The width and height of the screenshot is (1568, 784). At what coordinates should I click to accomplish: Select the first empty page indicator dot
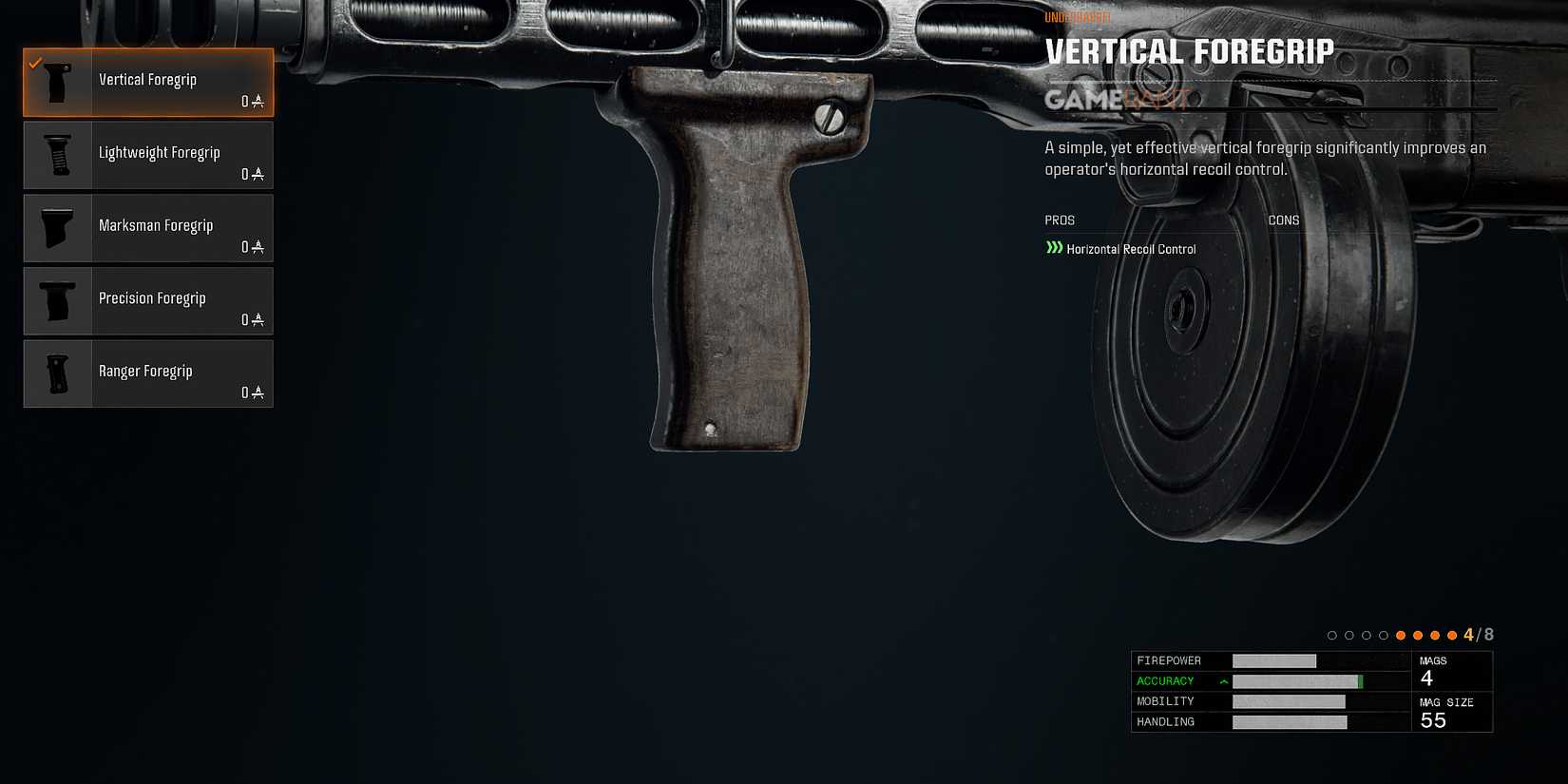point(1331,634)
